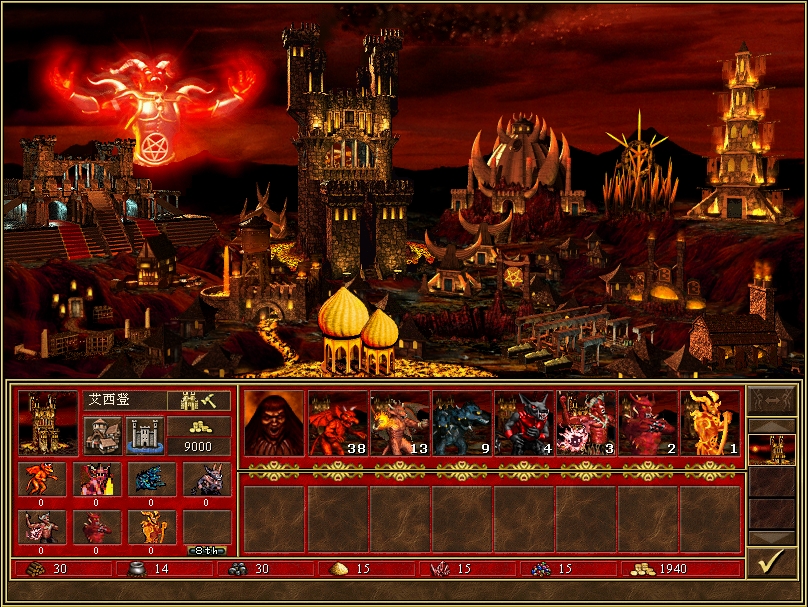808x607 pixels.
Task: Select the red devil stack of 2
Action: click(x=648, y=423)
